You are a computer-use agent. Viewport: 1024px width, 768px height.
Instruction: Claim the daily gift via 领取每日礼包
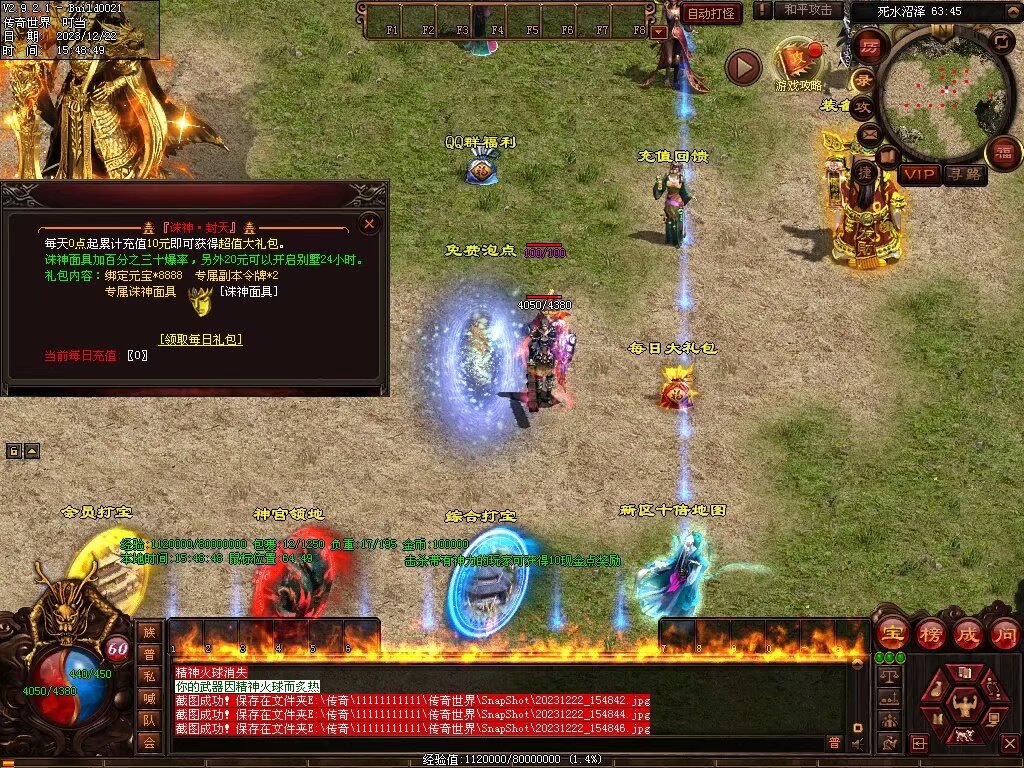200,339
